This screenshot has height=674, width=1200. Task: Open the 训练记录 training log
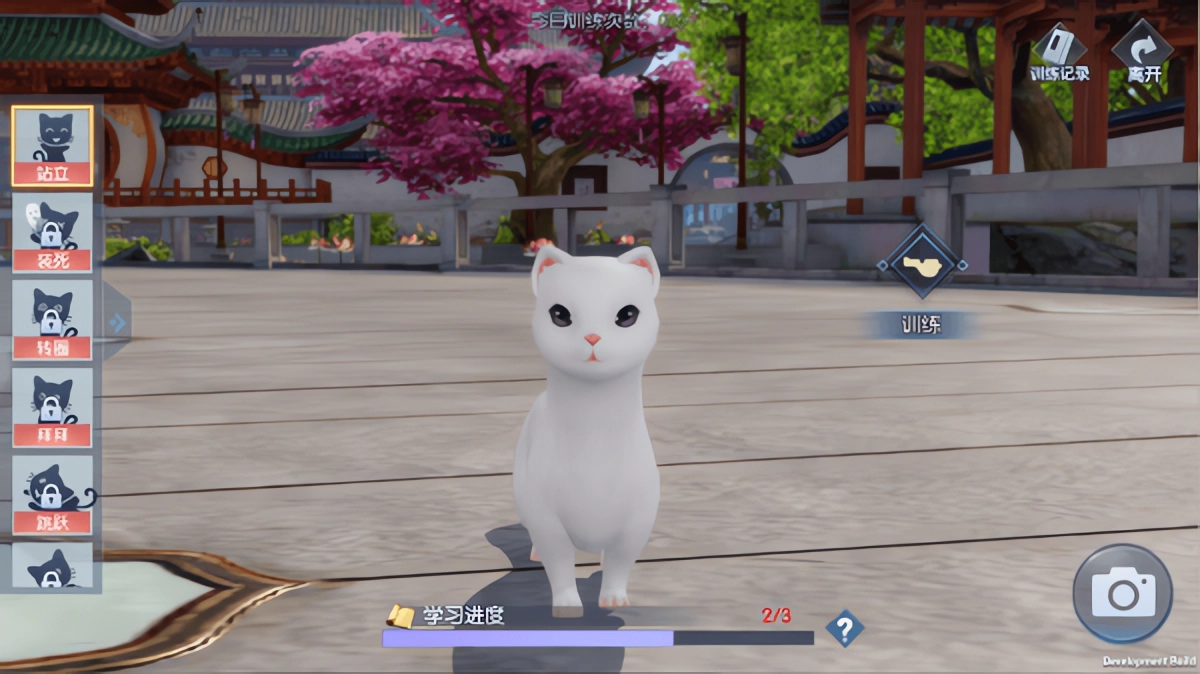pos(1059,52)
